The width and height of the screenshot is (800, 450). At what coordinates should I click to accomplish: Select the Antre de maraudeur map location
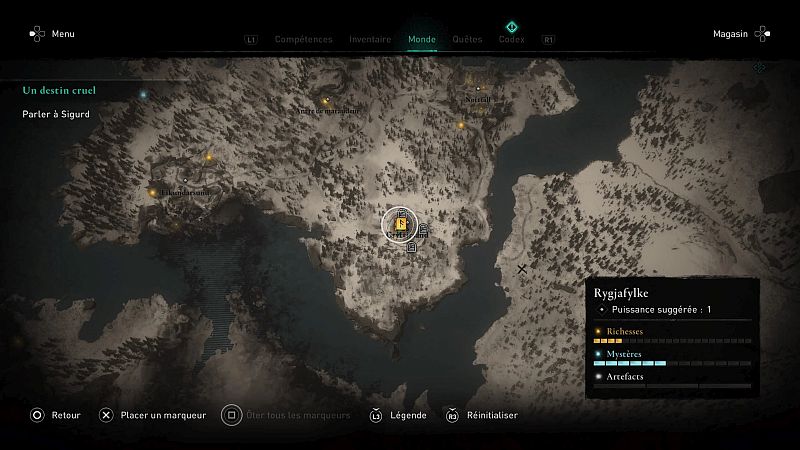click(x=327, y=110)
